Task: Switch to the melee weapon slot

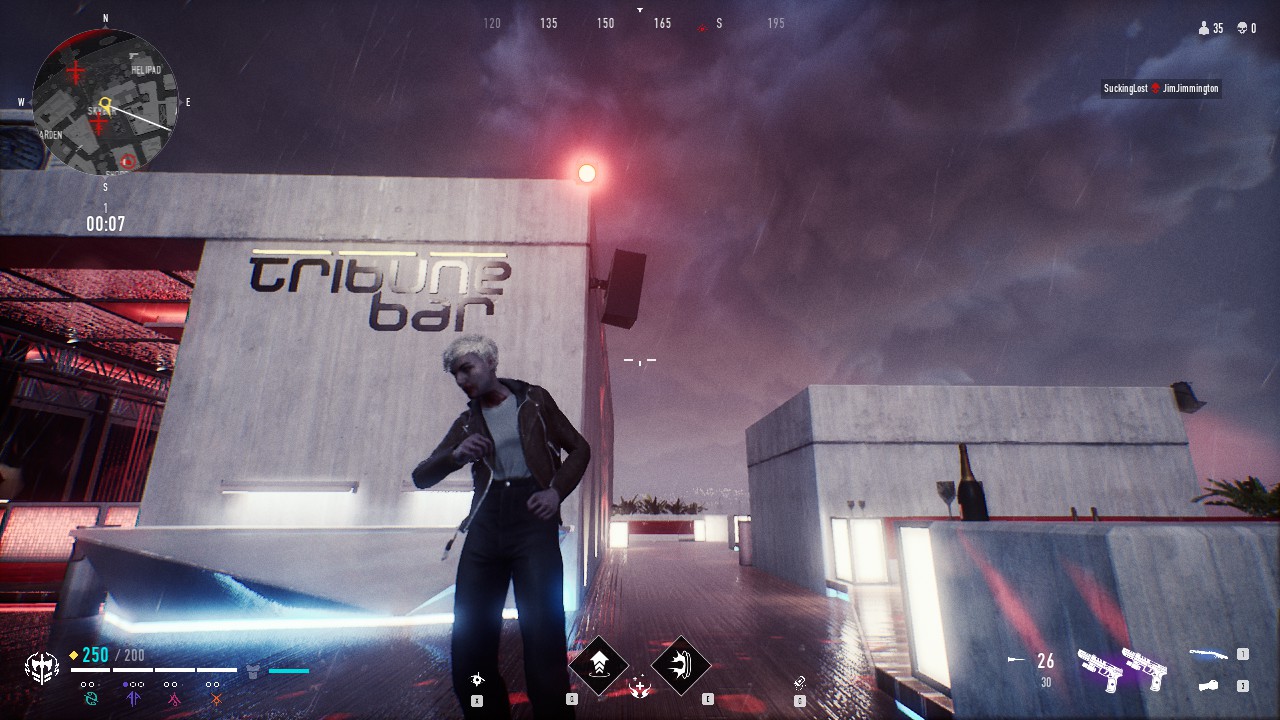Action: 1208,686
